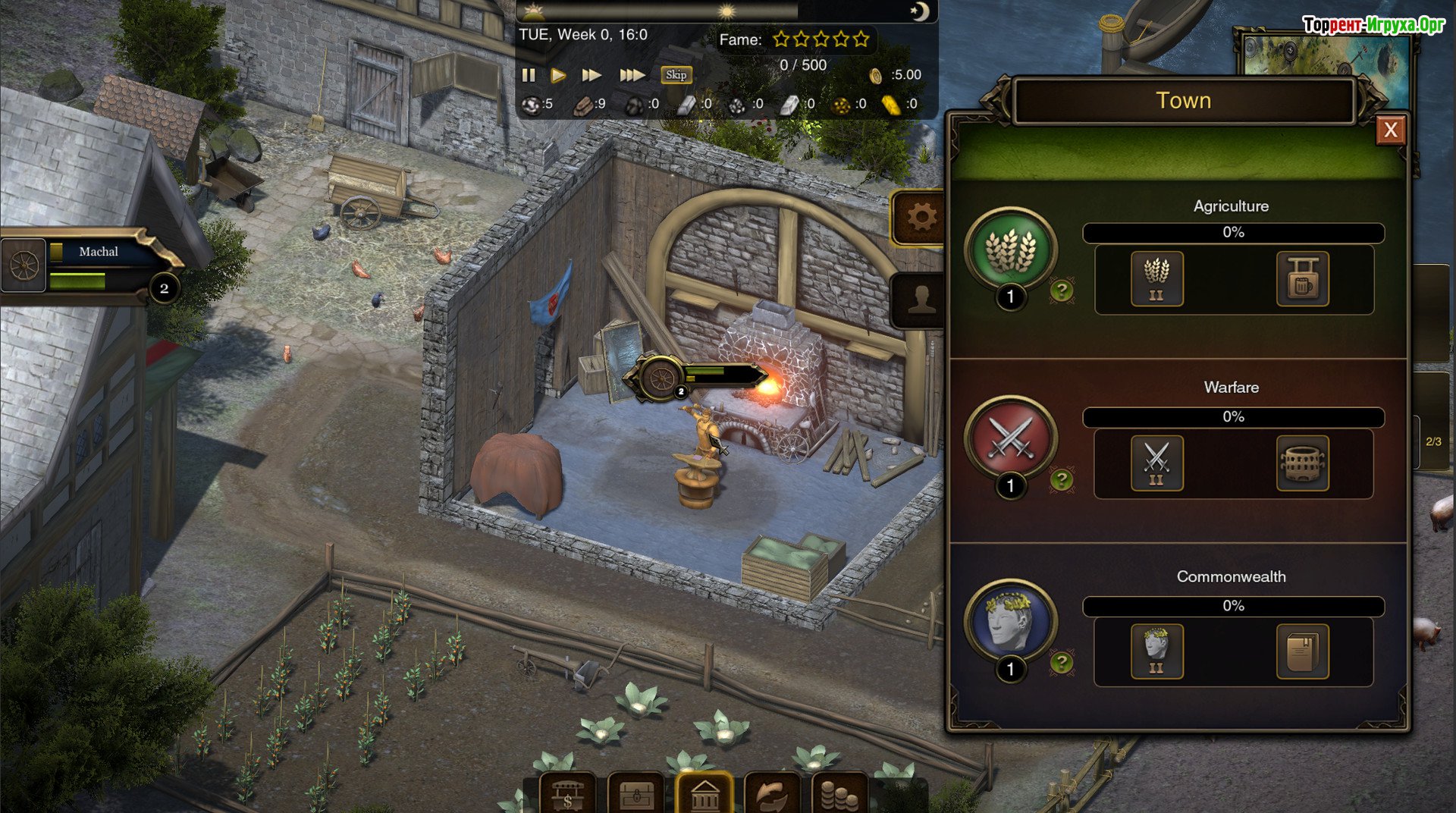This screenshot has width=1456, height=813.
Task: Open the Warfare question mark help
Action: (x=1062, y=479)
